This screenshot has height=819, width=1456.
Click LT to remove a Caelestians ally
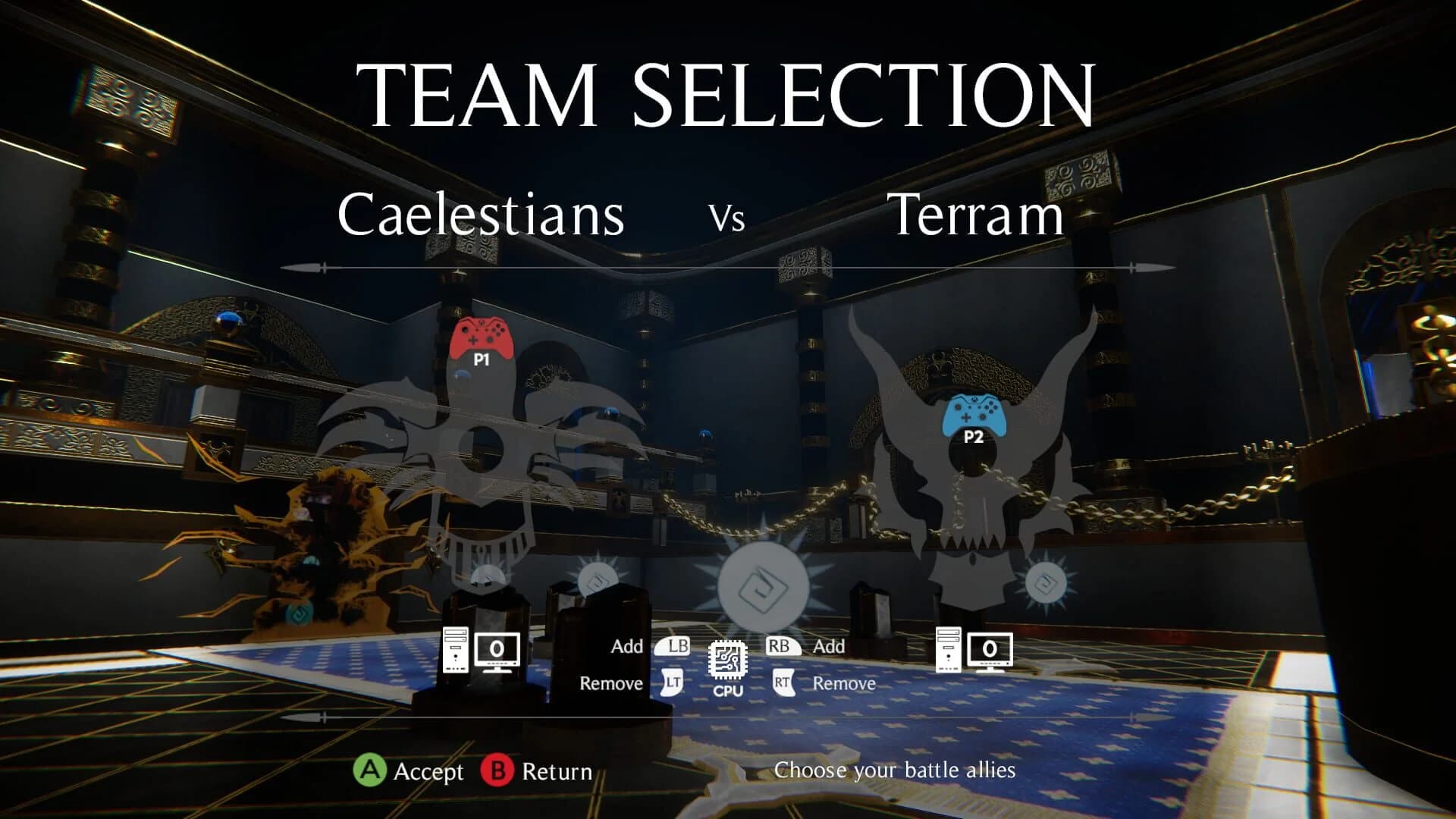673,683
